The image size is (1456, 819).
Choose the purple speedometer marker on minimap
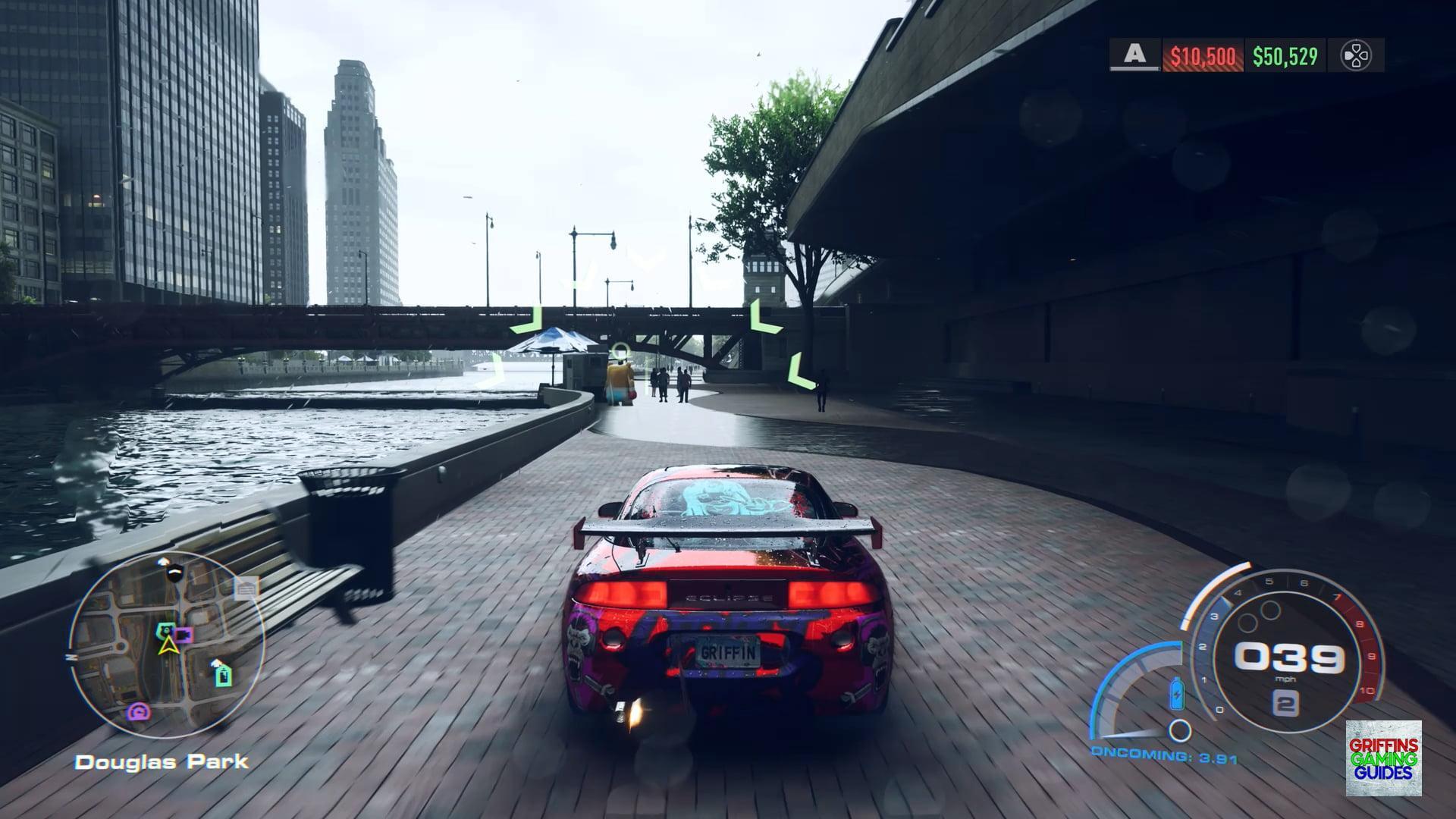click(x=139, y=711)
